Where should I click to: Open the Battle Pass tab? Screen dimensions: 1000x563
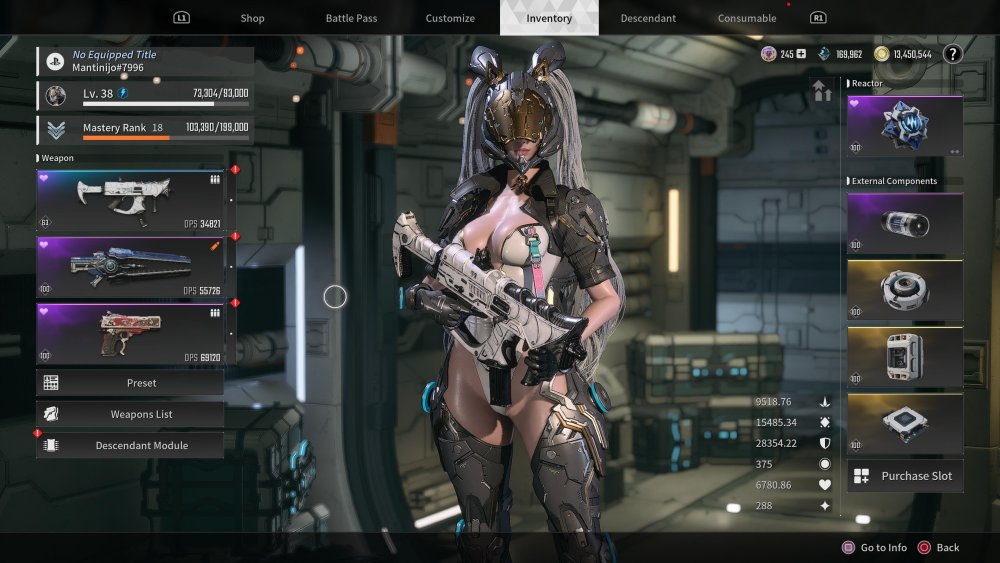coord(351,18)
